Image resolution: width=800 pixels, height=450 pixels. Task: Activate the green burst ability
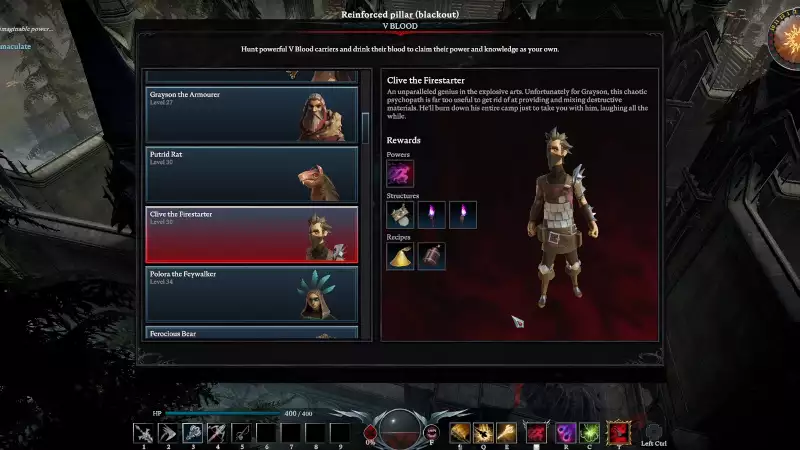click(x=591, y=432)
